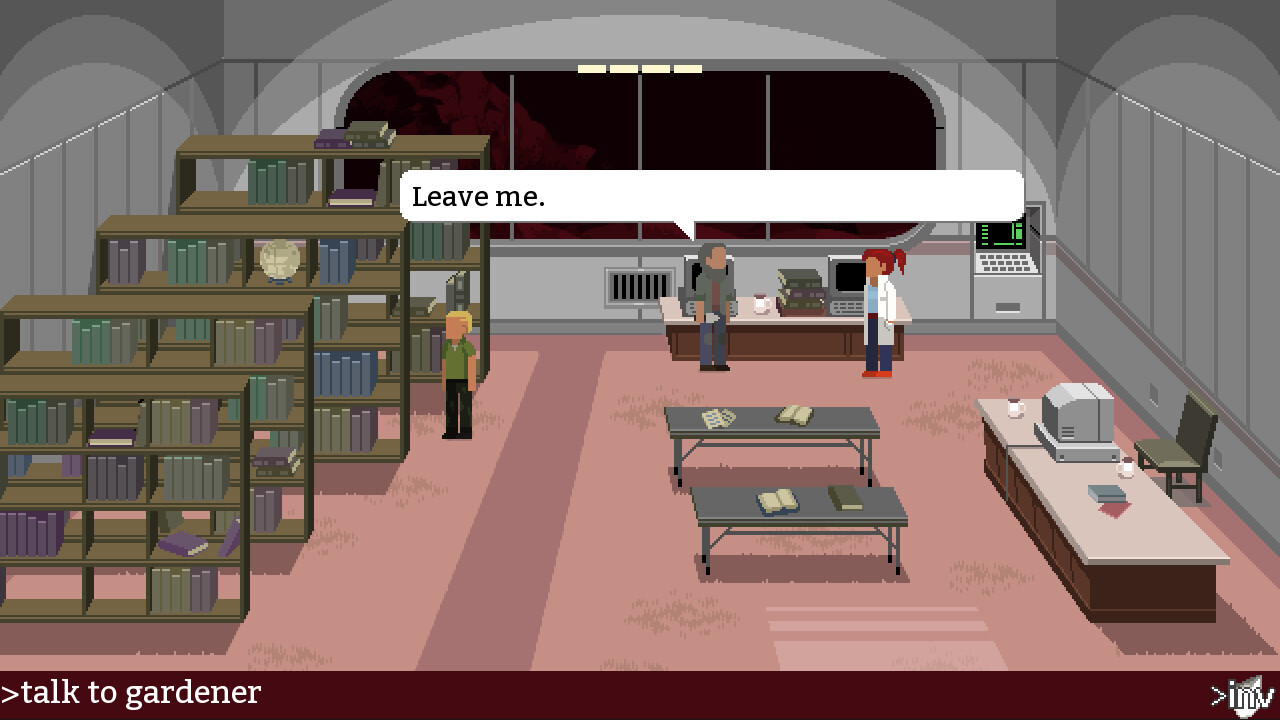Open the inventory via the >inv icon

1243,692
